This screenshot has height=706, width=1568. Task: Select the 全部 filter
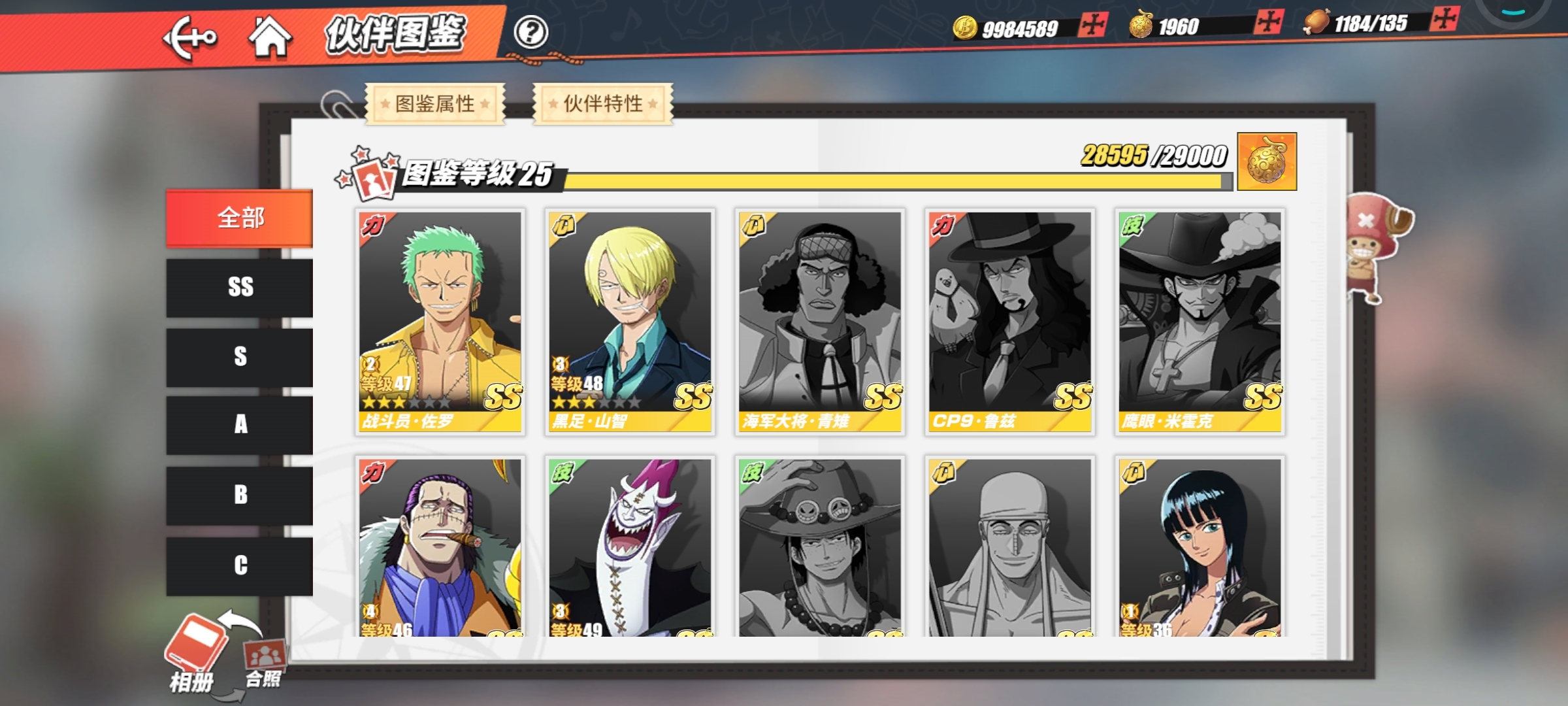click(240, 218)
